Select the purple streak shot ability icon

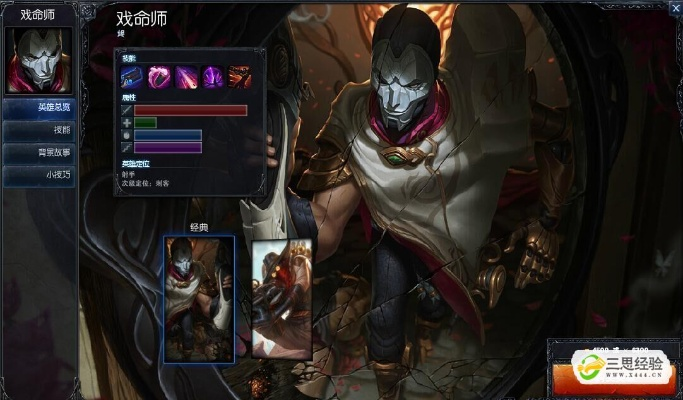[x=186, y=76]
